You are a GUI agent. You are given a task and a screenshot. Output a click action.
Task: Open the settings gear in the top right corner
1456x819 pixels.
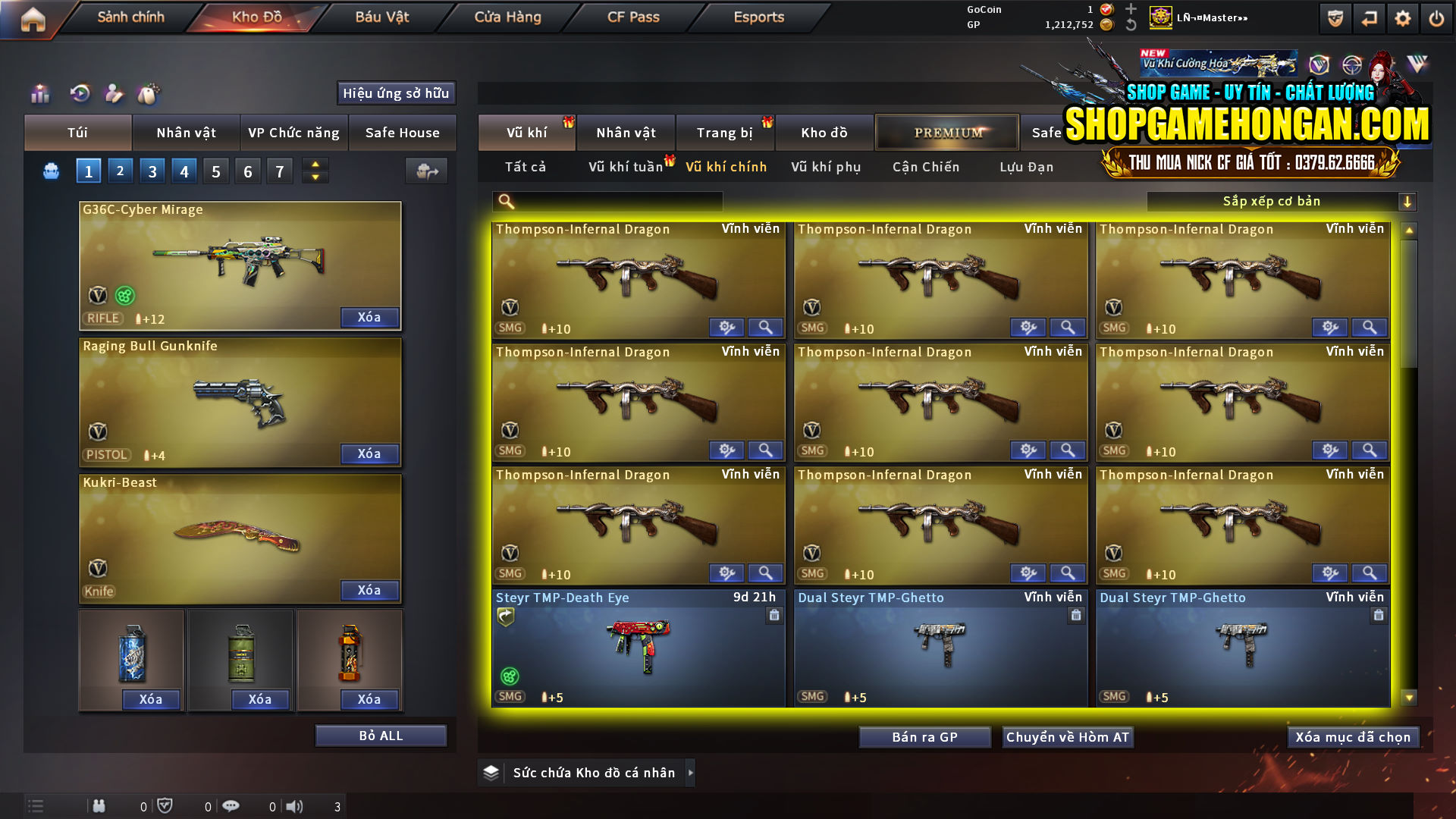[1403, 17]
